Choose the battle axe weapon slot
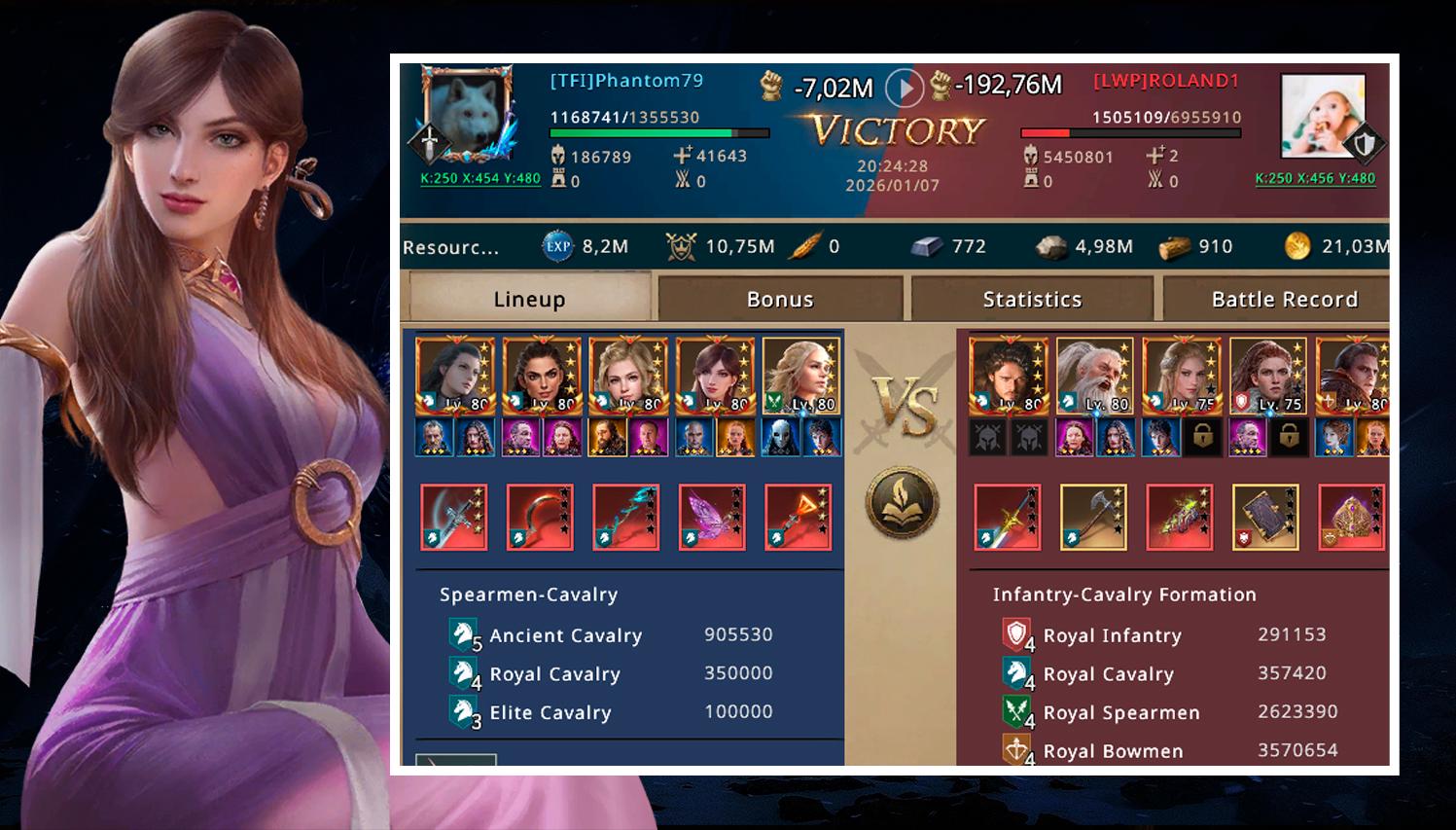Screen dimensions: 1456x830 click(x=1093, y=517)
